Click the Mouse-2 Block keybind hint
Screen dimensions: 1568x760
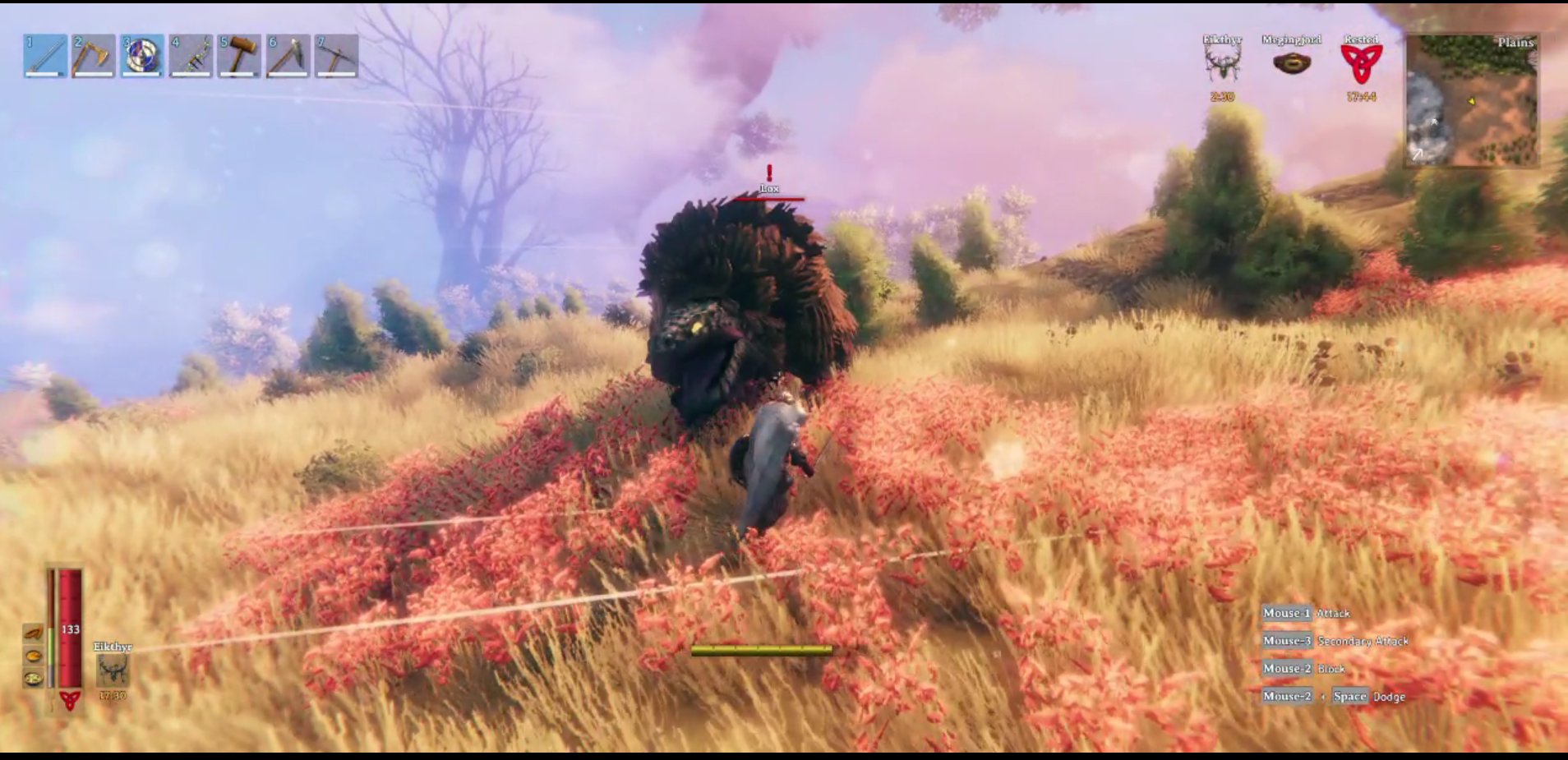[1303, 669]
